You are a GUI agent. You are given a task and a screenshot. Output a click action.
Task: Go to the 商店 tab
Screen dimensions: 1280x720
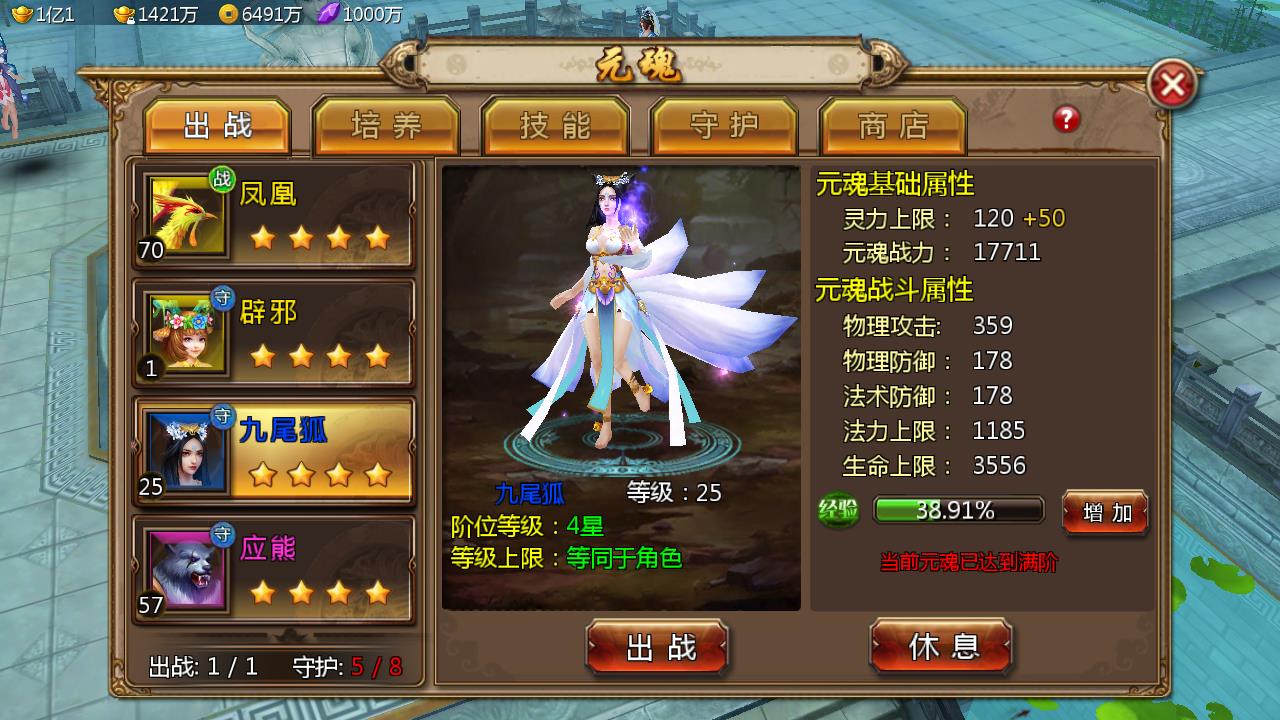(x=893, y=127)
